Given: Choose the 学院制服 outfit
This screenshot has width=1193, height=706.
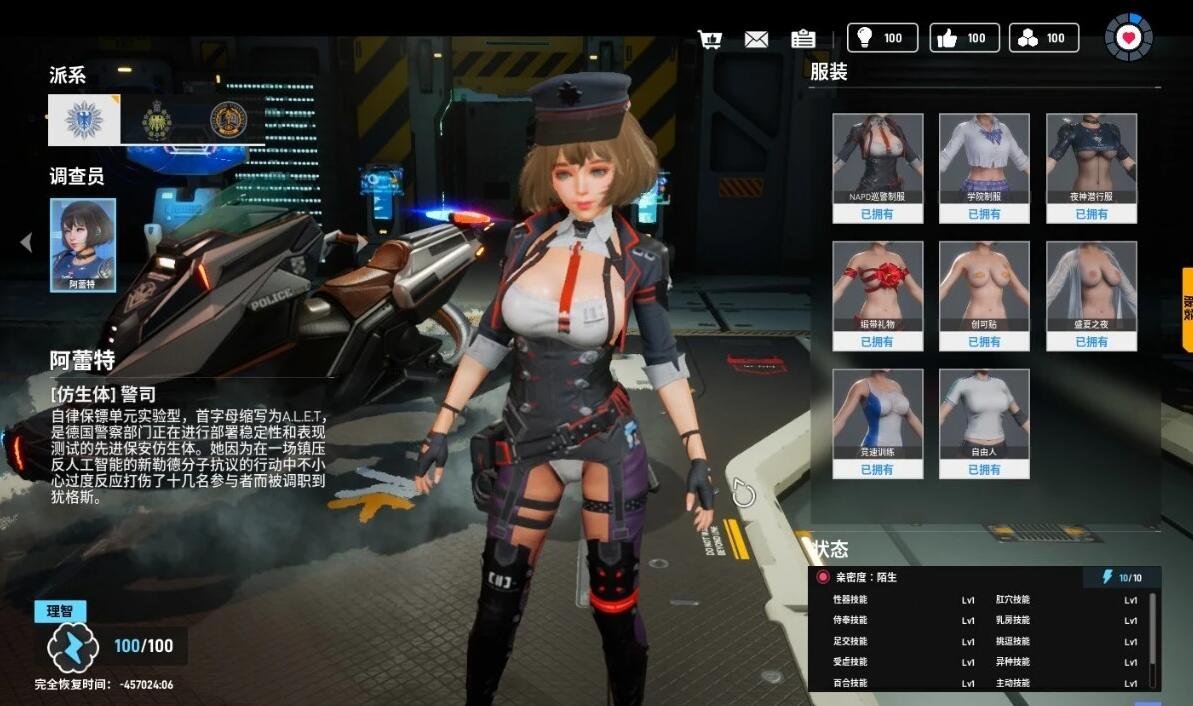Looking at the screenshot, I should [984, 159].
